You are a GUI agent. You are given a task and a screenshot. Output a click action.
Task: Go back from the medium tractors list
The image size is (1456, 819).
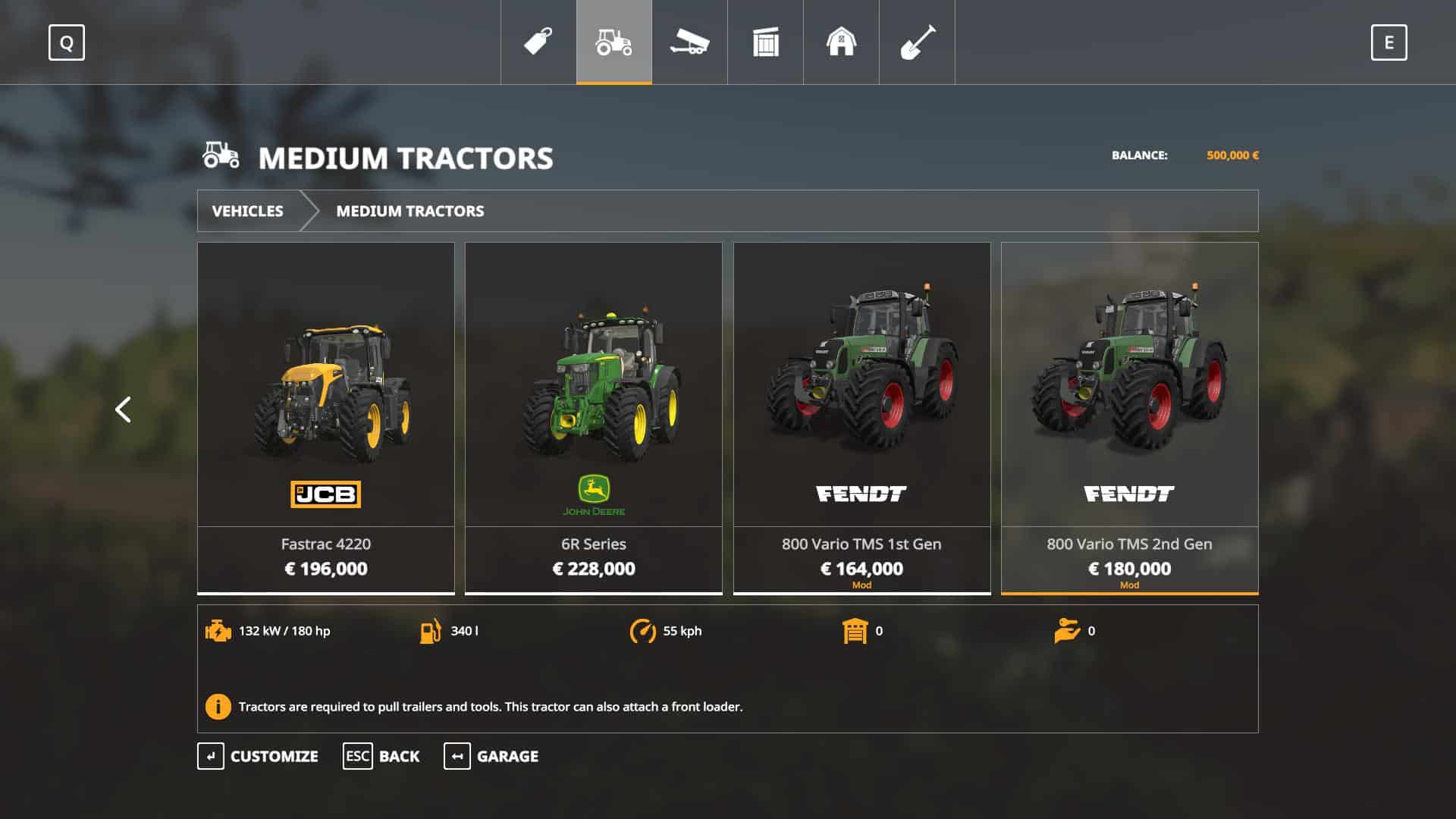381,756
